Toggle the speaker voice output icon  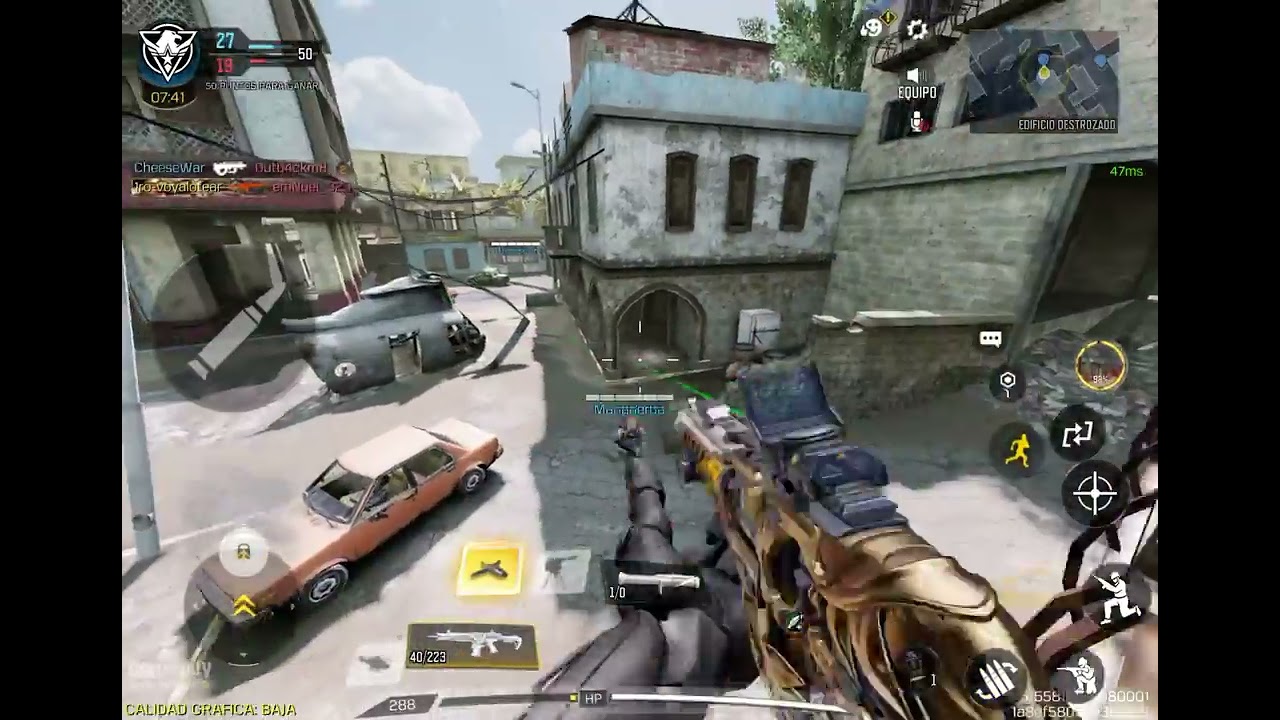tap(914, 75)
